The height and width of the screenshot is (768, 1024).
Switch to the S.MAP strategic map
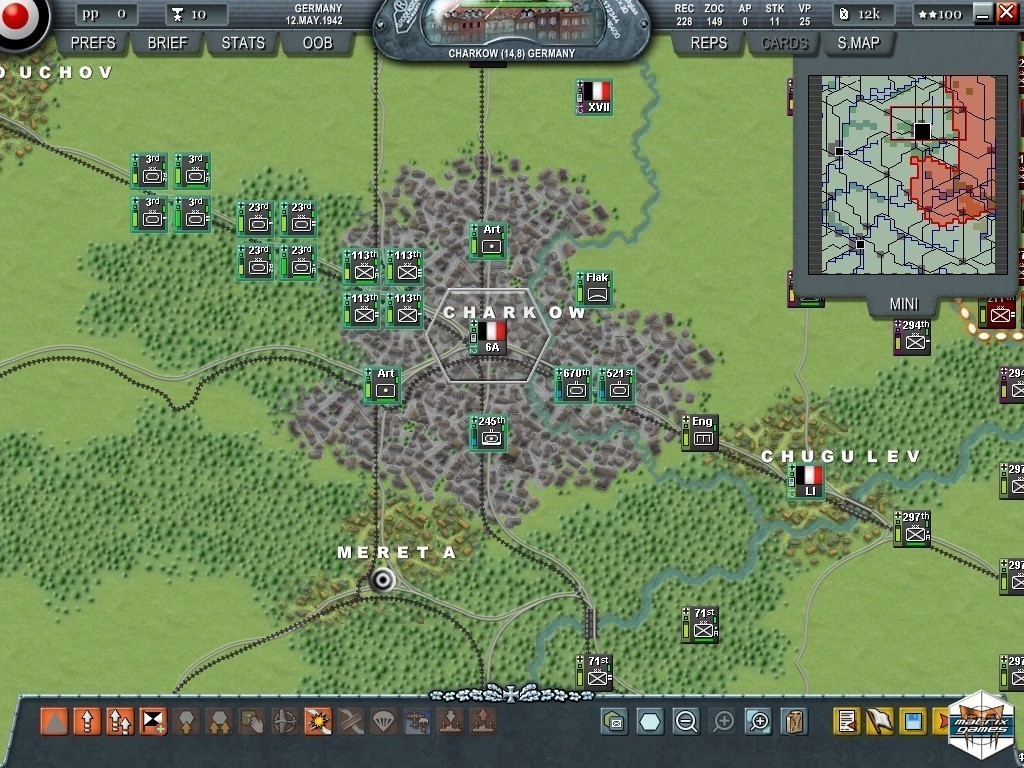click(860, 43)
